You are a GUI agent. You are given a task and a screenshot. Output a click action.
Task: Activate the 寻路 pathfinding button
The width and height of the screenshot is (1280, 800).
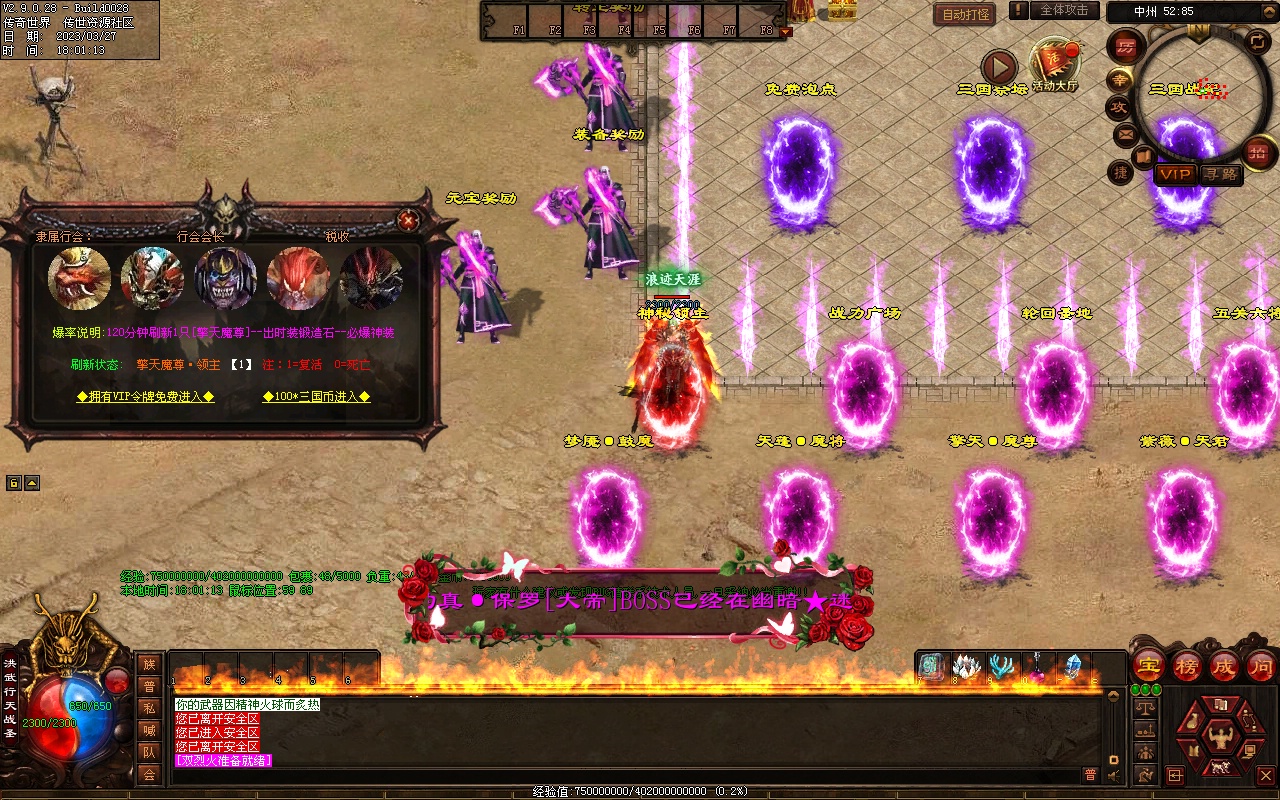(1220, 174)
